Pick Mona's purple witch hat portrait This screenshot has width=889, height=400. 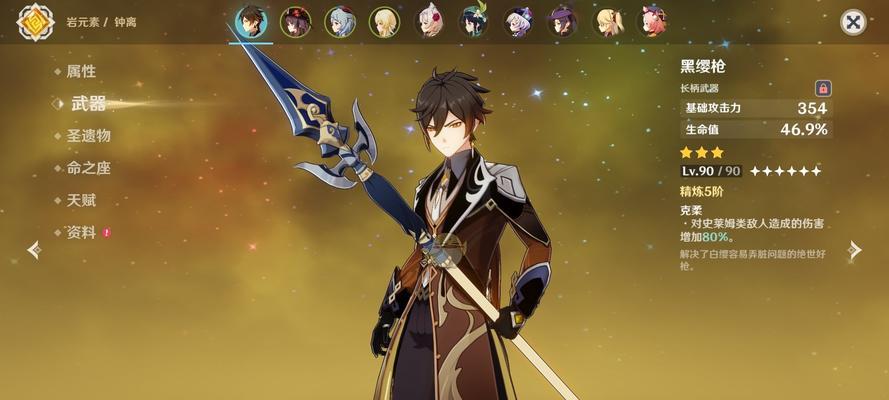coord(564,22)
